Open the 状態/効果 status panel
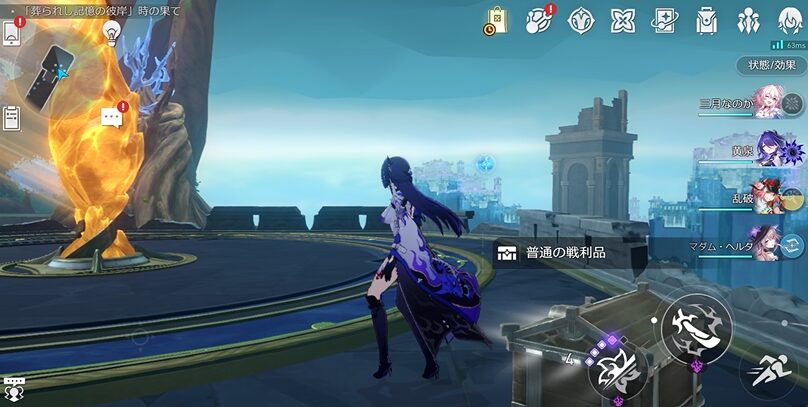Screen dimensions: 808x407 coord(772,65)
